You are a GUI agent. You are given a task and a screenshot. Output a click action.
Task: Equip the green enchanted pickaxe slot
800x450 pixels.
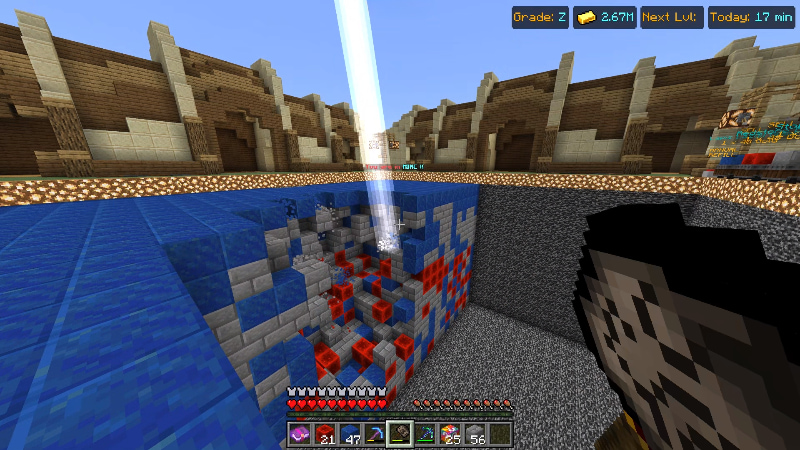(x=425, y=434)
